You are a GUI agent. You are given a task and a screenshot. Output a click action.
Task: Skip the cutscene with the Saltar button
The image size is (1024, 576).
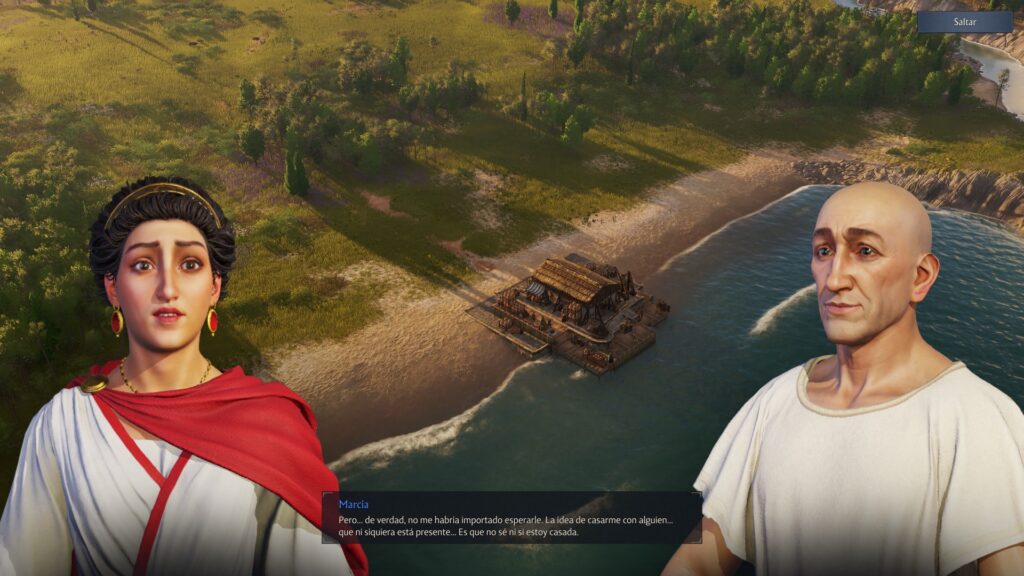[964, 21]
